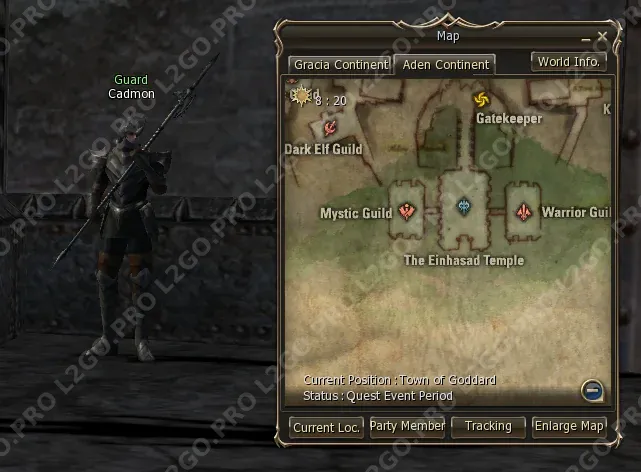This screenshot has width=641, height=472.
Task: Switch to the Gracia Continent tab
Action: pos(339,65)
